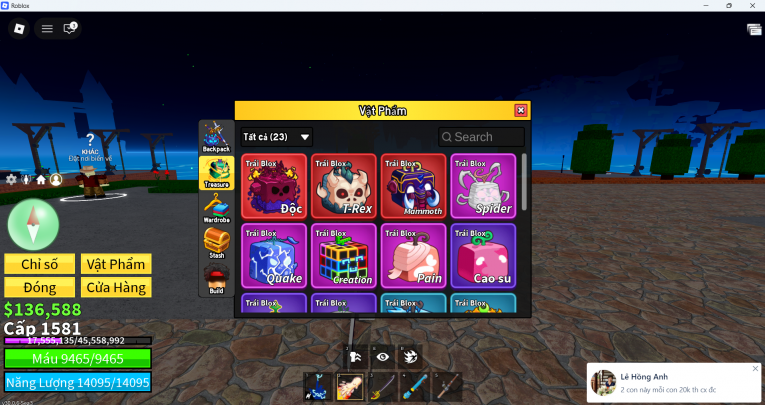The width and height of the screenshot is (765, 405).
Task: Open the Wardrobe tab
Action: [216, 207]
